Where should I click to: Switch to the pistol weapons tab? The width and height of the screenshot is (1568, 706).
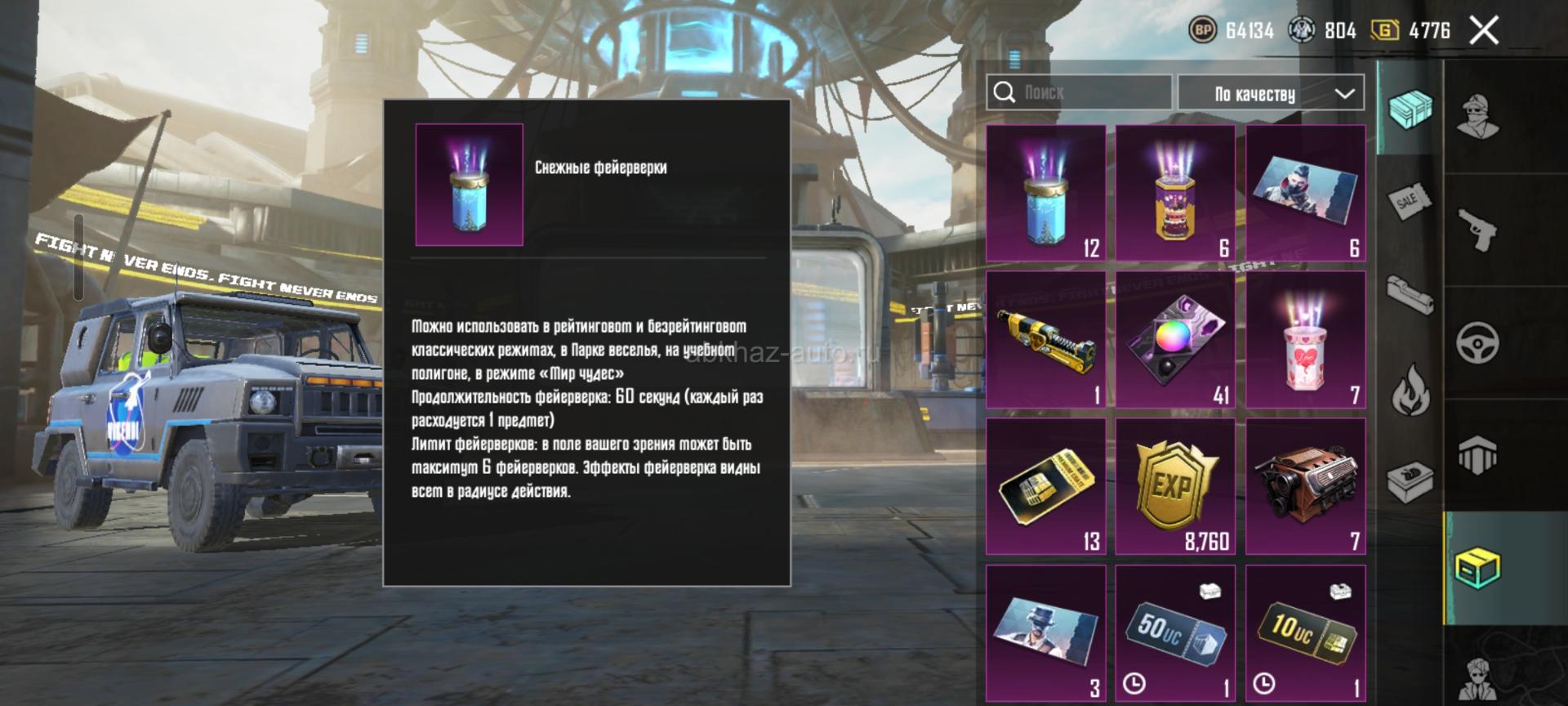point(1477,230)
